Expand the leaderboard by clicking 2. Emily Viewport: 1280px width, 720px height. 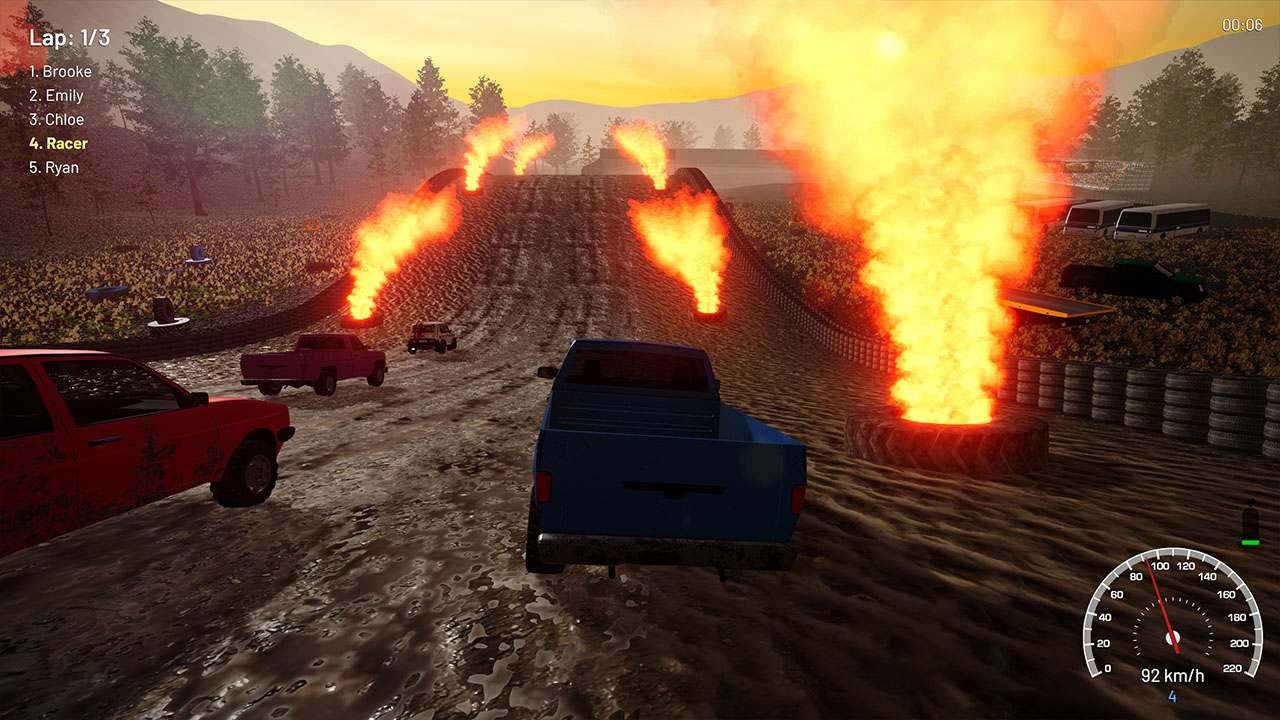point(55,95)
